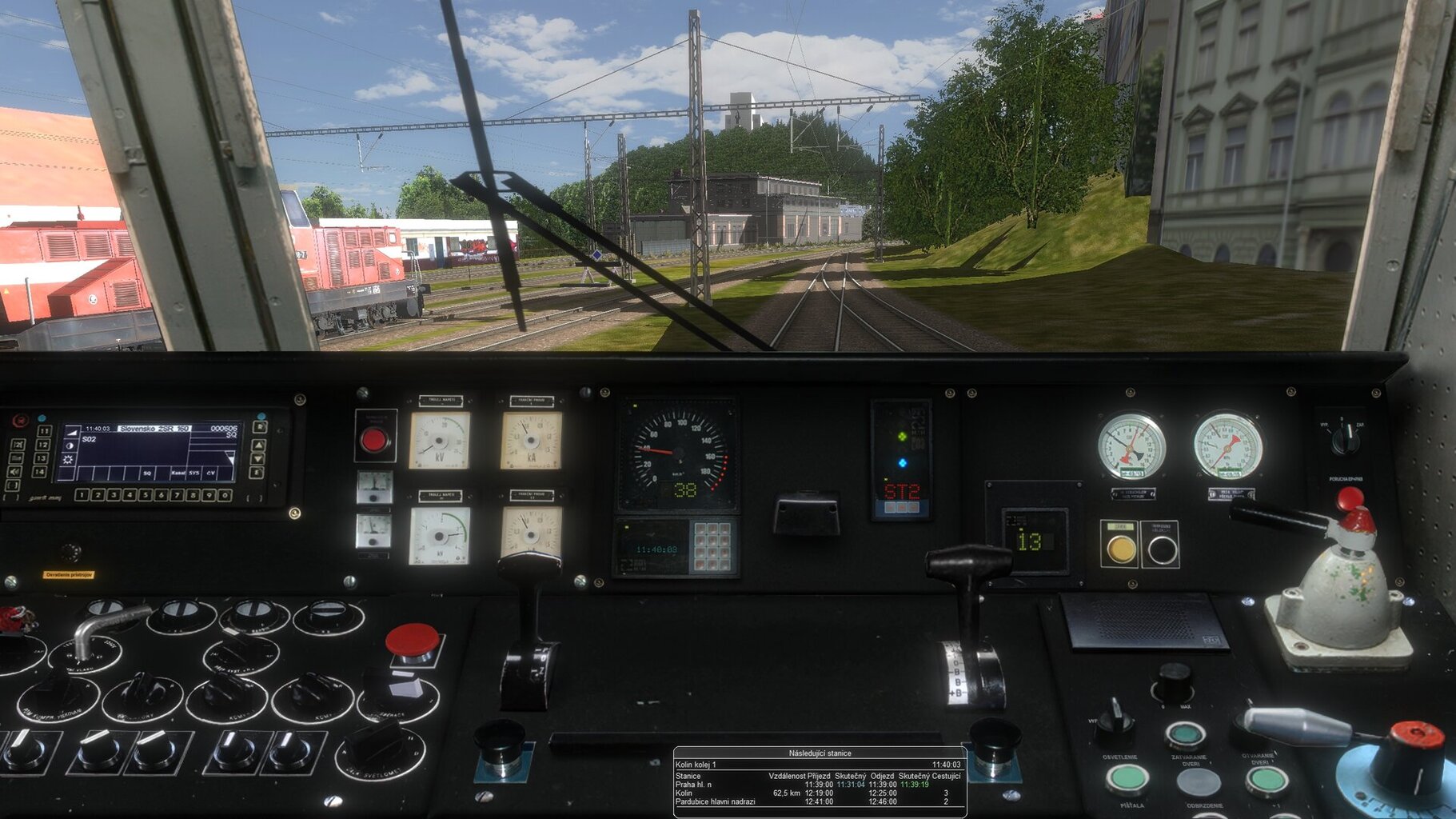Click the gray Odbrzdenie release button
Screen dimensions: 1456x819
click(x=1198, y=782)
